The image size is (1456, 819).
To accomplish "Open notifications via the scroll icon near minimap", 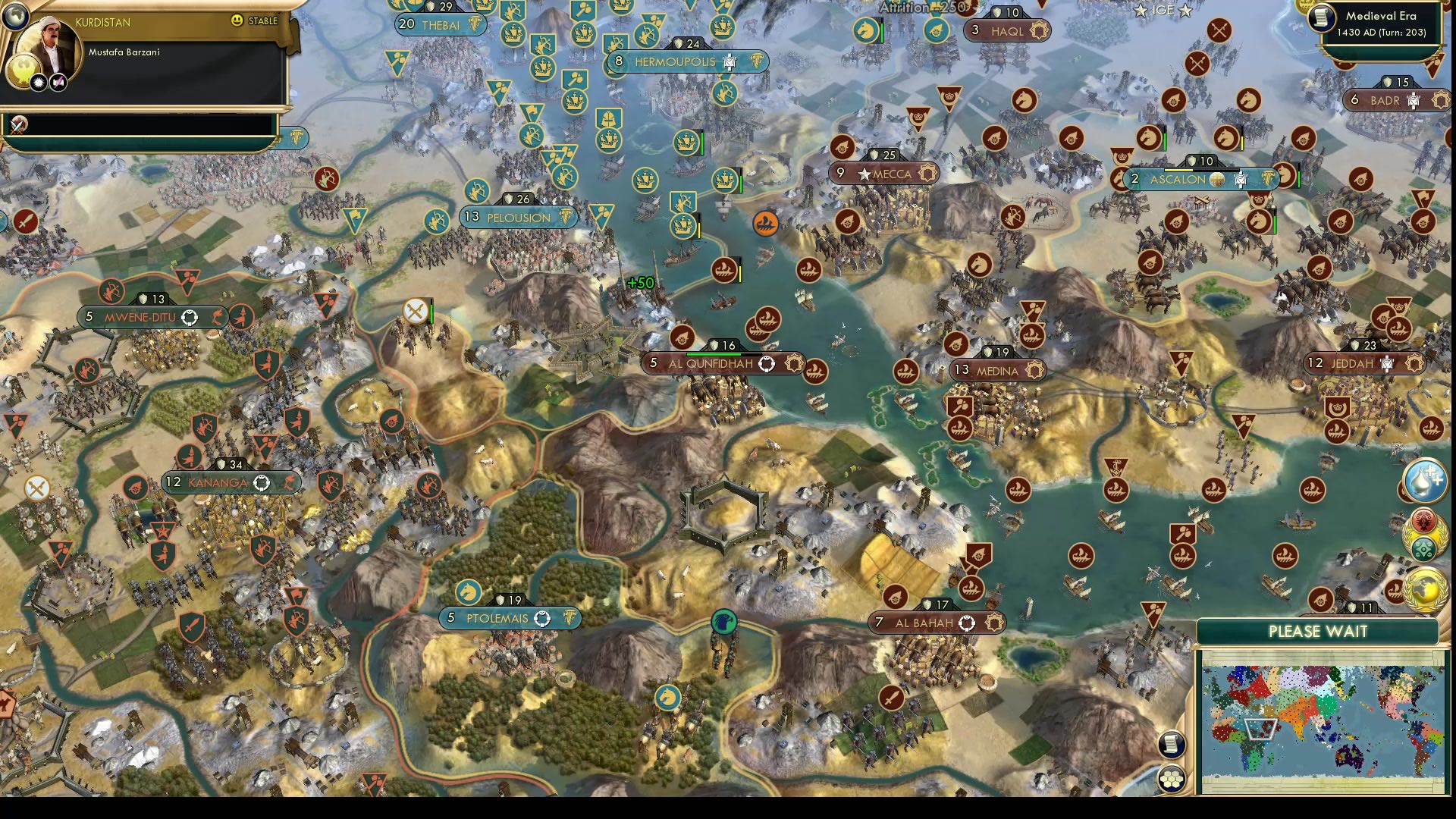I will (x=1172, y=745).
